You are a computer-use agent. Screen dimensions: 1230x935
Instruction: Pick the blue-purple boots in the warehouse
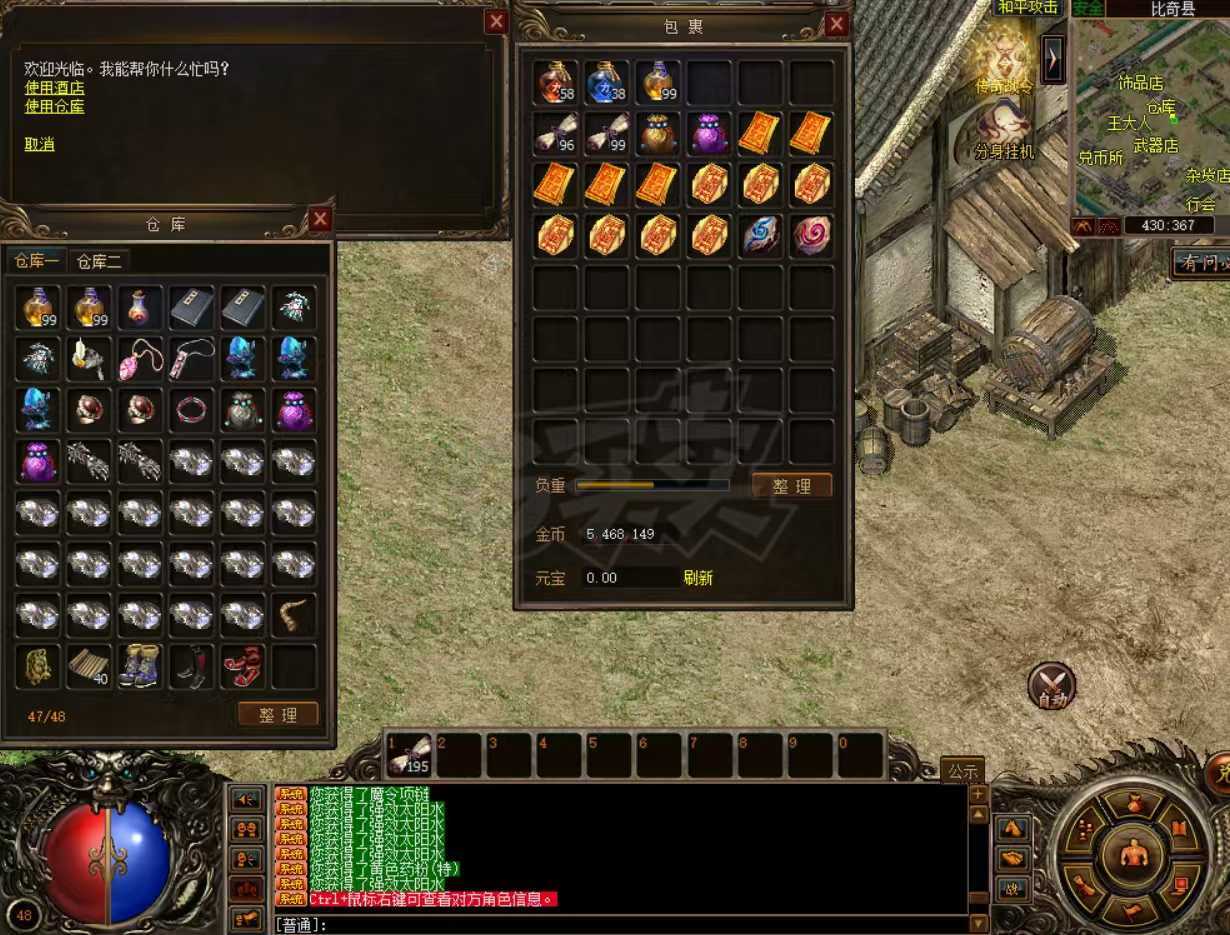coord(140,666)
